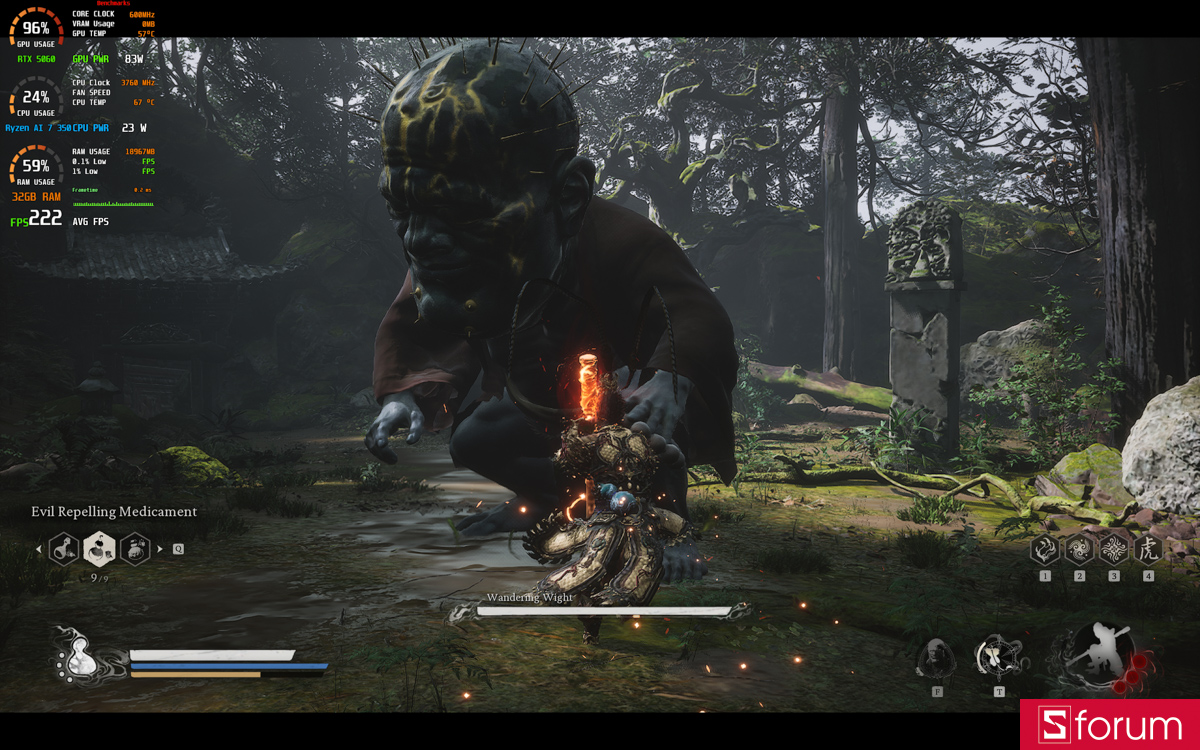Activate the flame spell in slot 1
The height and width of the screenshot is (750, 1200).
[x=1045, y=549]
